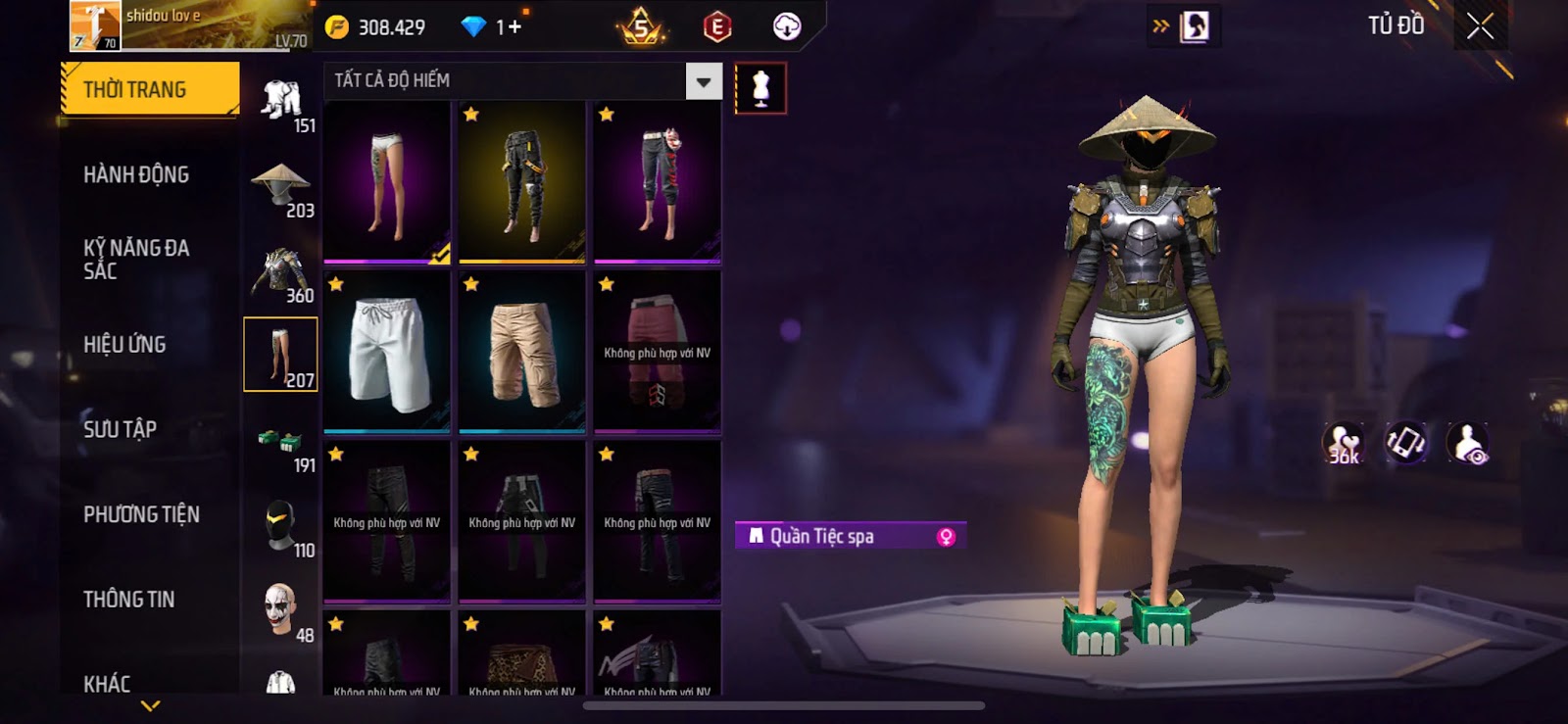Open the Thời Trang tab

149,90
